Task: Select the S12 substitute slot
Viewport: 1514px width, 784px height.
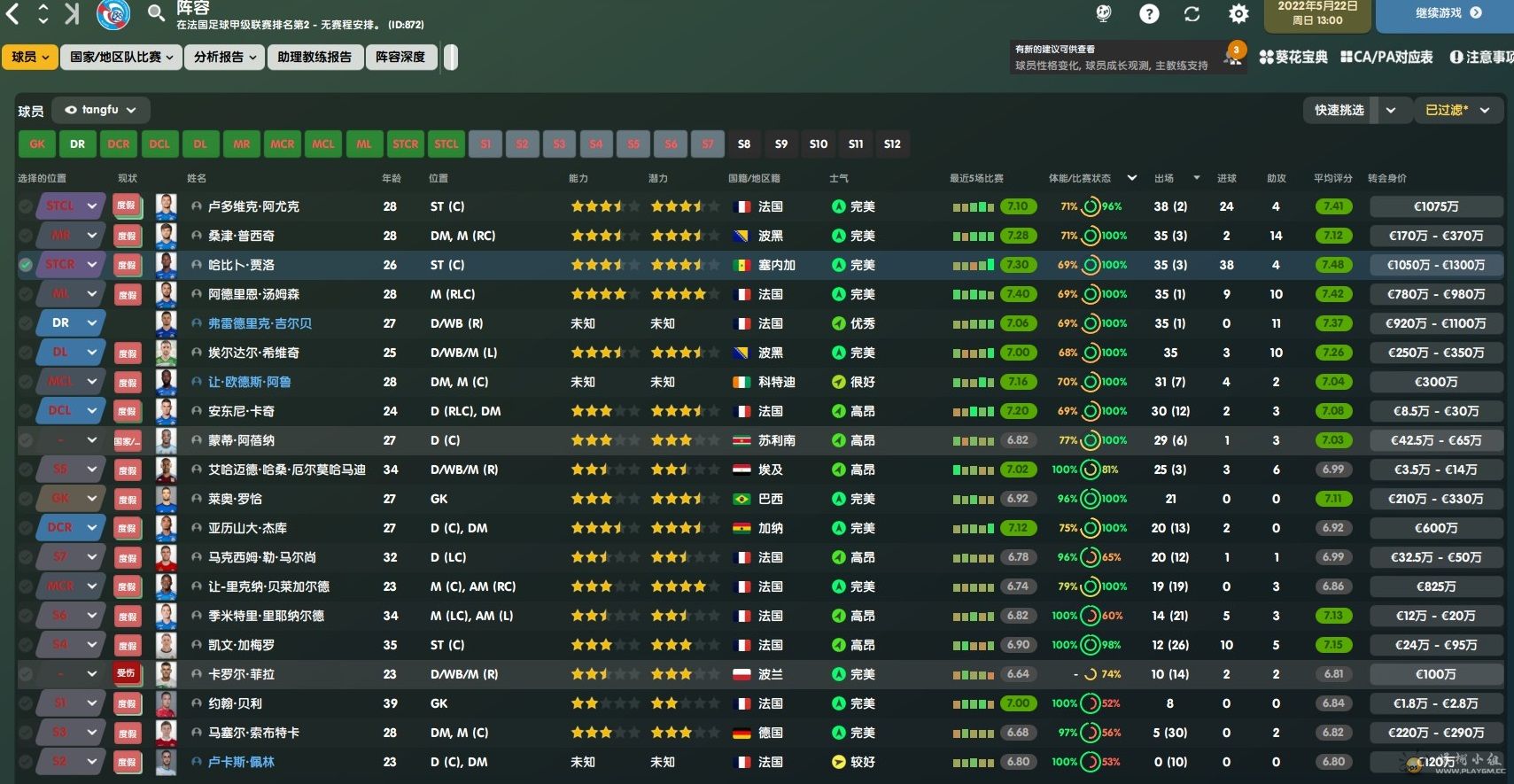Action: (x=892, y=144)
